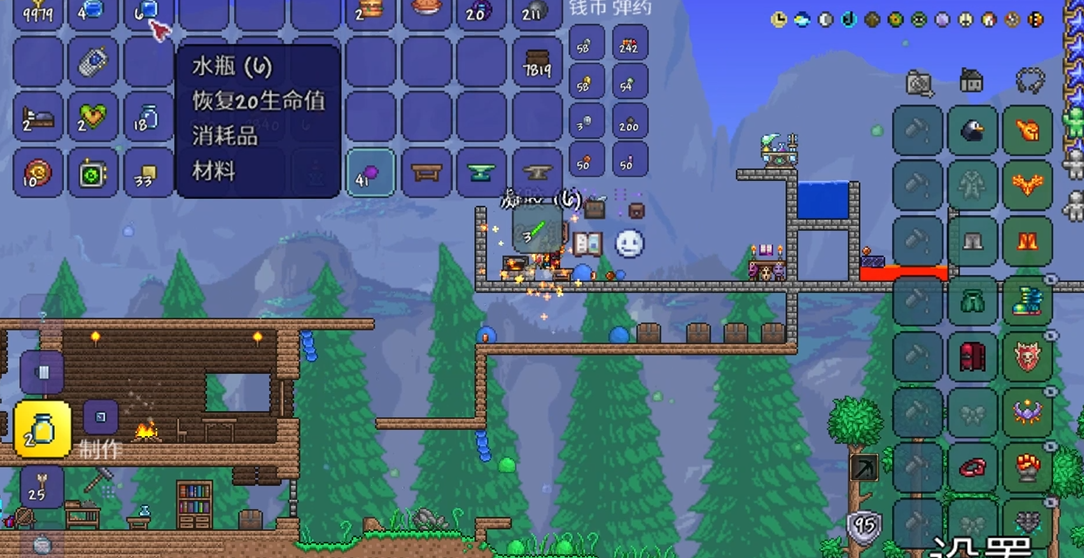Craft the highlighted yellow bottle recipe

point(42,429)
